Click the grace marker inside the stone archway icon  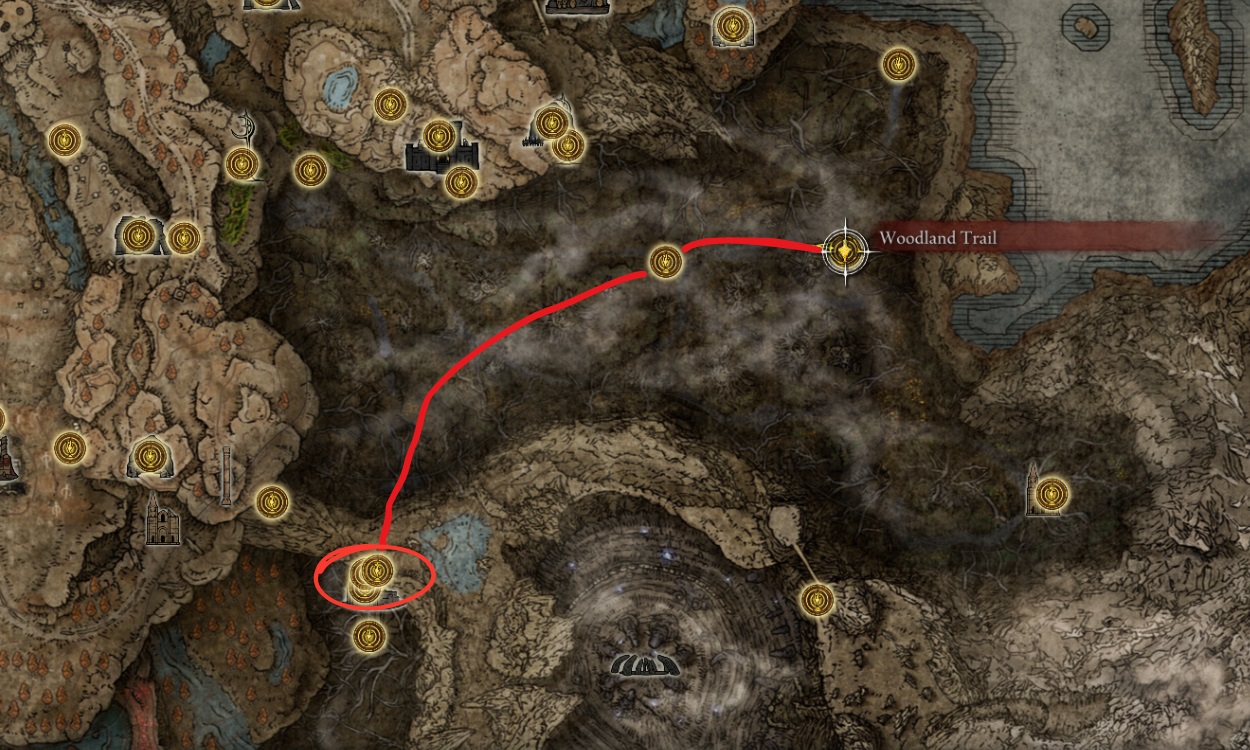click(x=138, y=236)
